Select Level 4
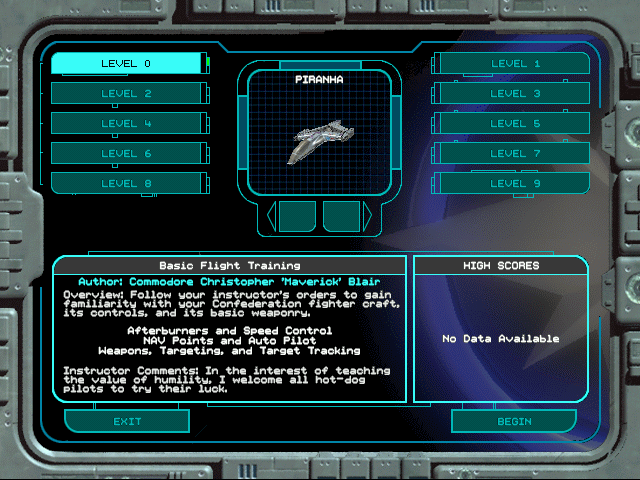 click(x=127, y=124)
